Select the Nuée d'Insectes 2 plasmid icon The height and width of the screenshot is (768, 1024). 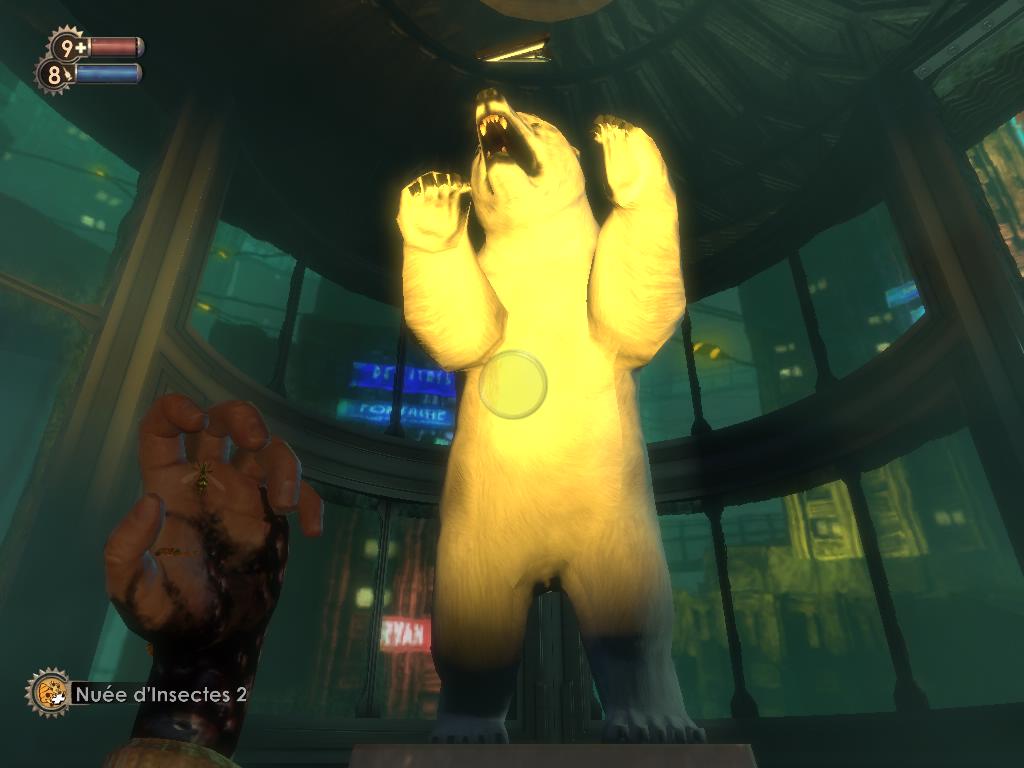47,693
